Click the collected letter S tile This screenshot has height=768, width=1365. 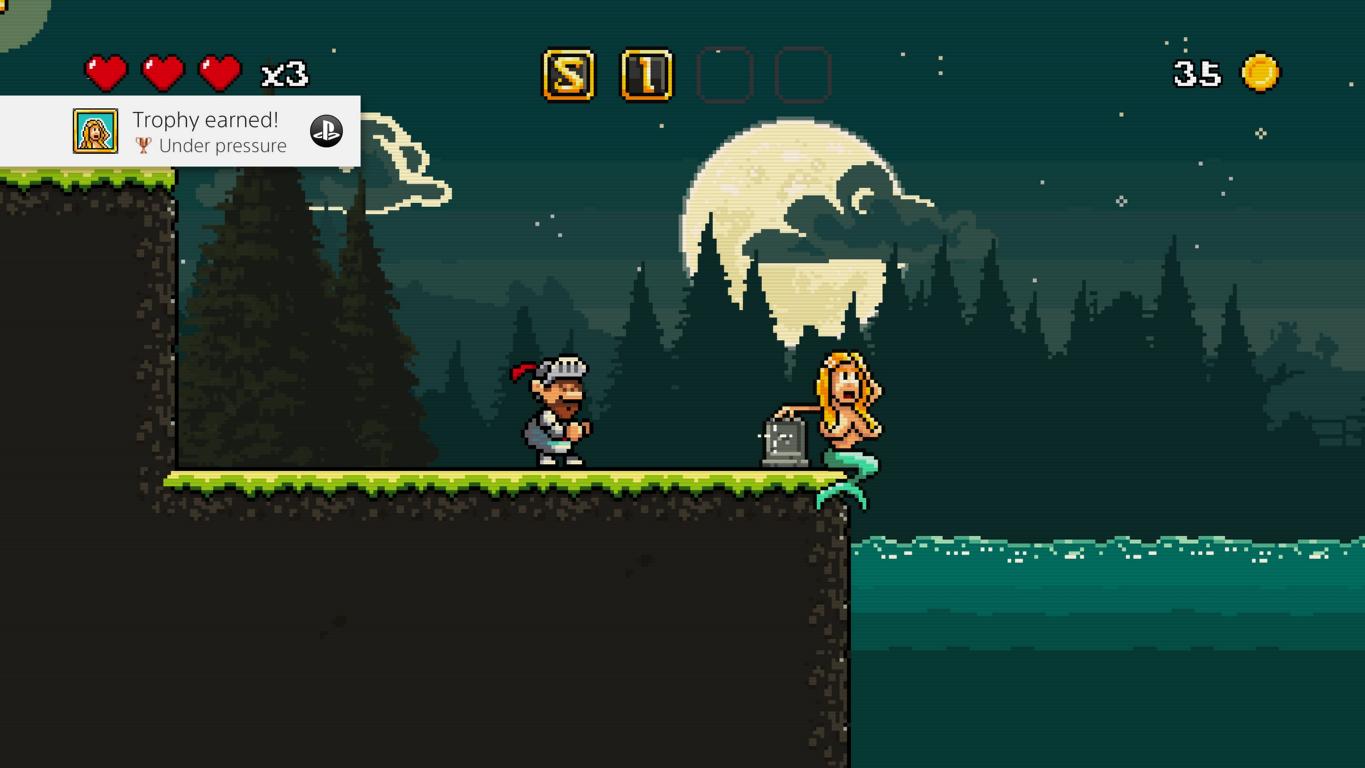(568, 75)
